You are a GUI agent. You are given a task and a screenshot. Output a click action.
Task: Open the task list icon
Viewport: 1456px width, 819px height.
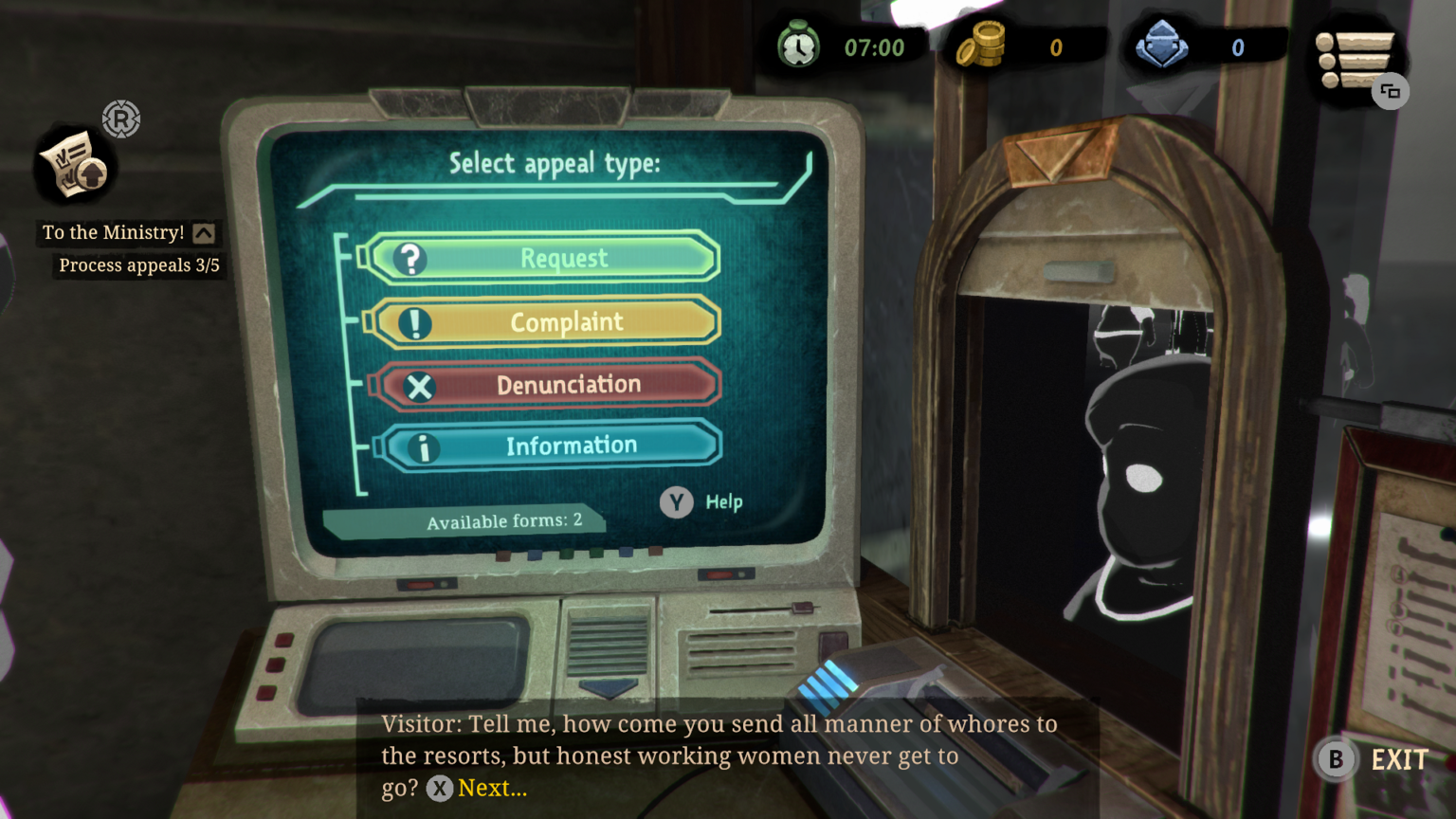click(x=1356, y=60)
